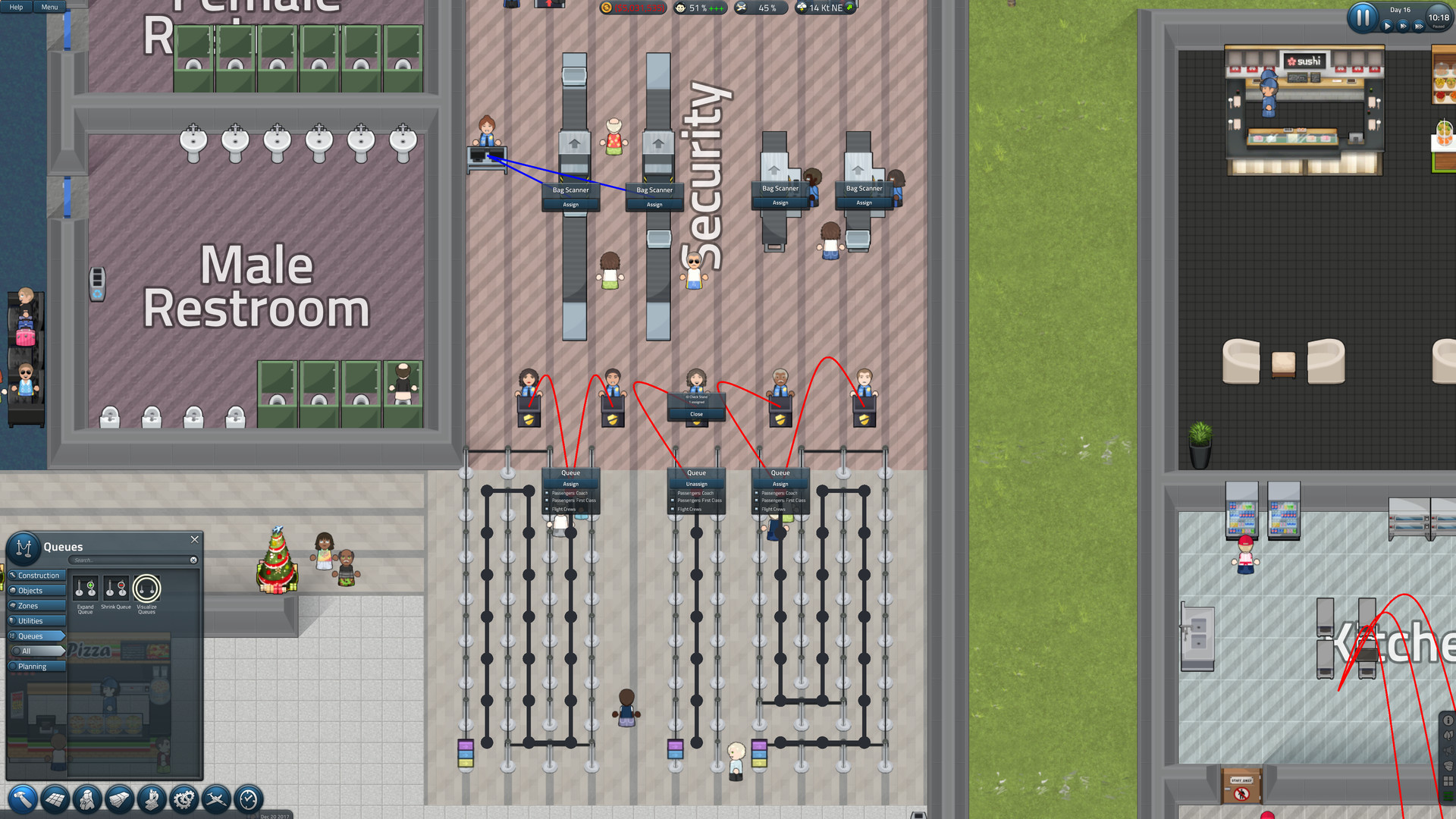The image size is (1456, 819).
Task: Open the Scheduling clock panel
Action: tap(247, 800)
